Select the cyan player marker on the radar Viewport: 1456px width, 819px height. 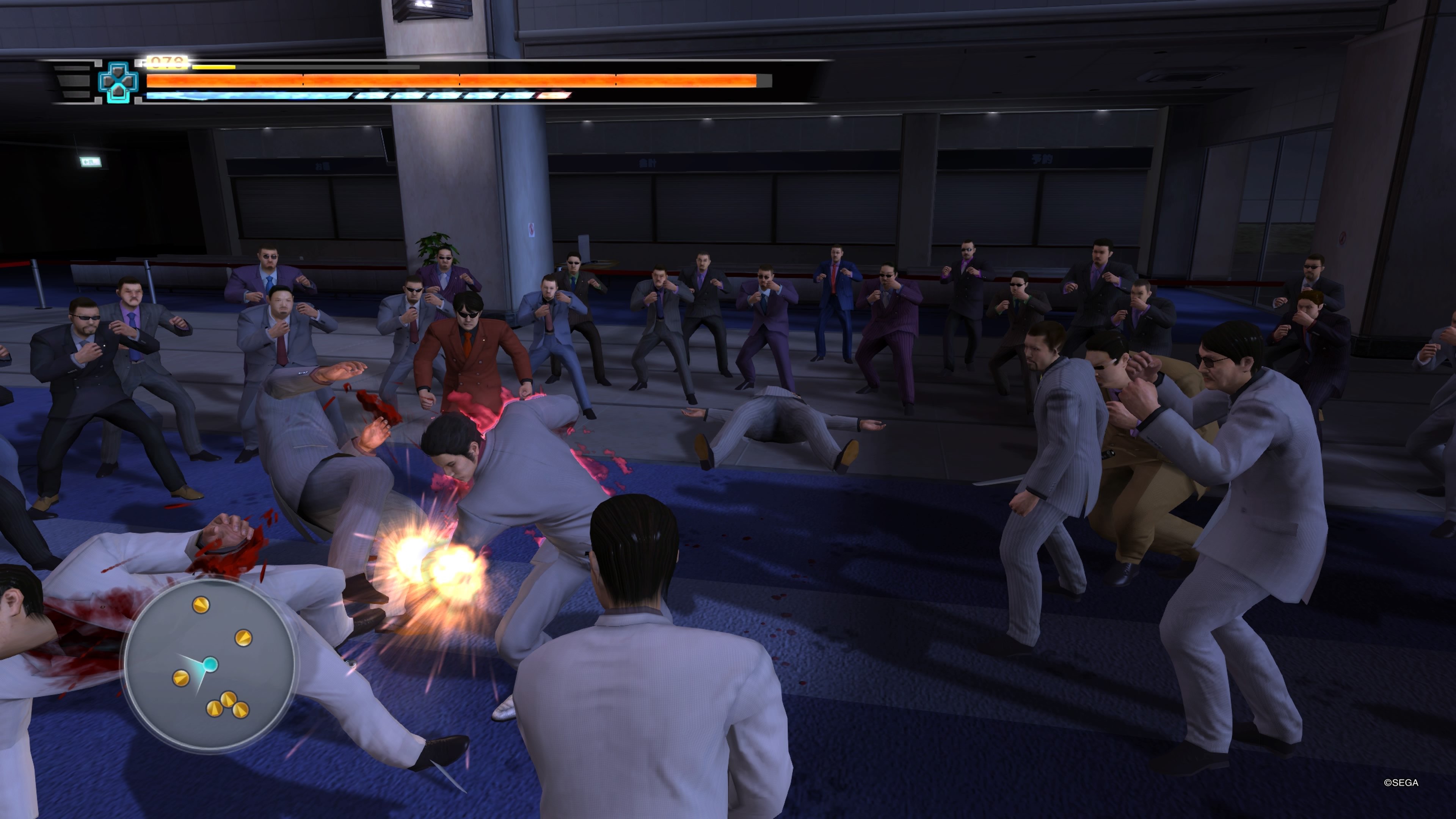pyautogui.click(x=210, y=664)
